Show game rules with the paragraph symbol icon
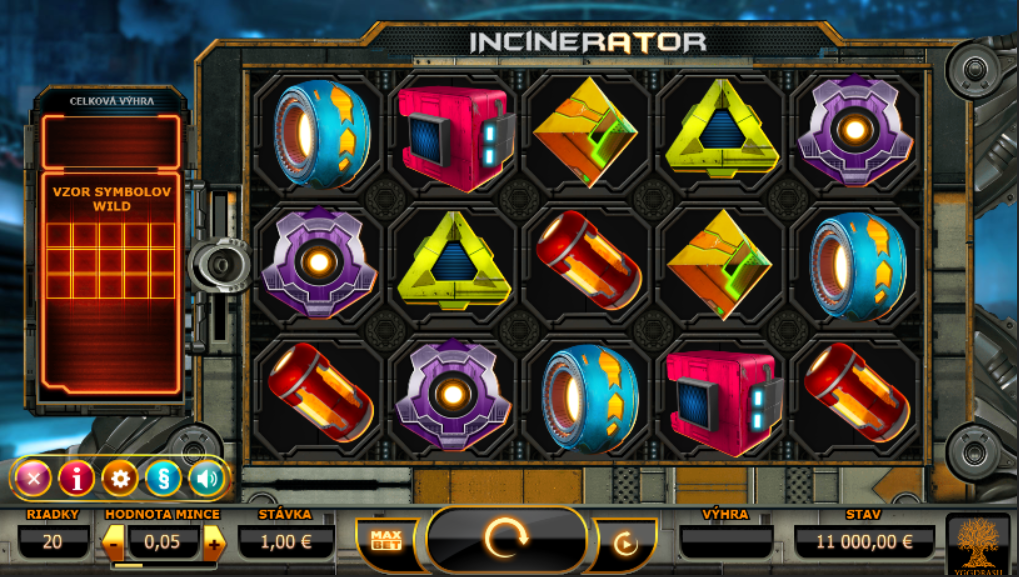This screenshot has height=577, width=1019. click(x=163, y=478)
